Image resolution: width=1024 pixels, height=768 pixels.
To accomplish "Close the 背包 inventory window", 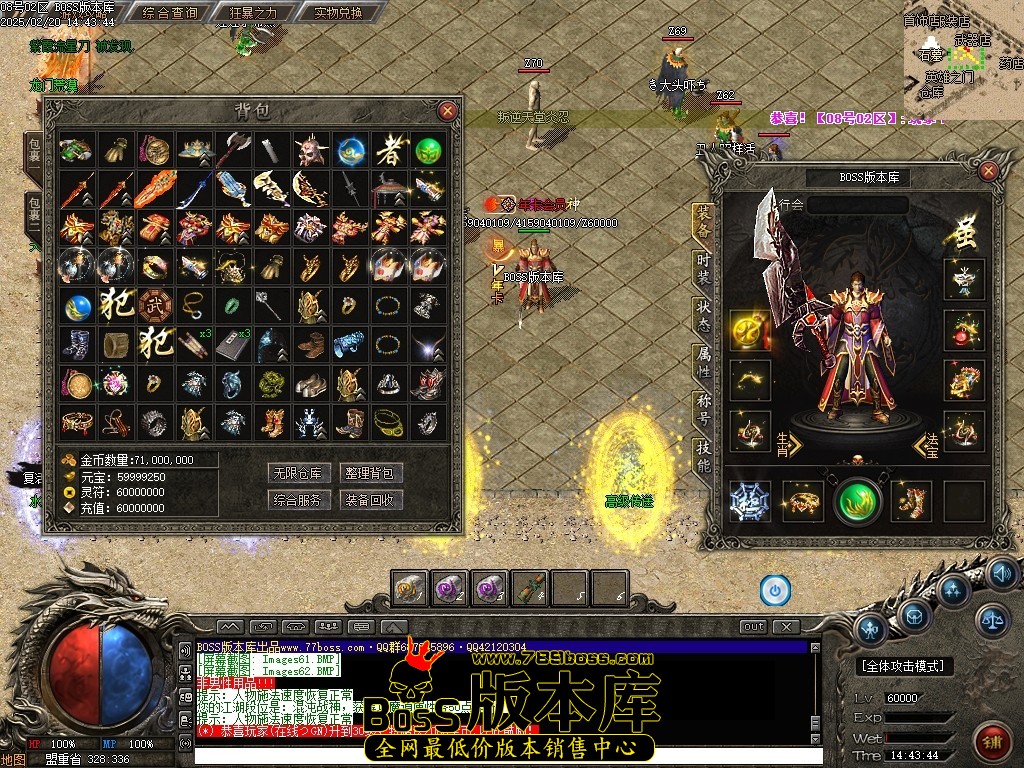I will [x=448, y=111].
